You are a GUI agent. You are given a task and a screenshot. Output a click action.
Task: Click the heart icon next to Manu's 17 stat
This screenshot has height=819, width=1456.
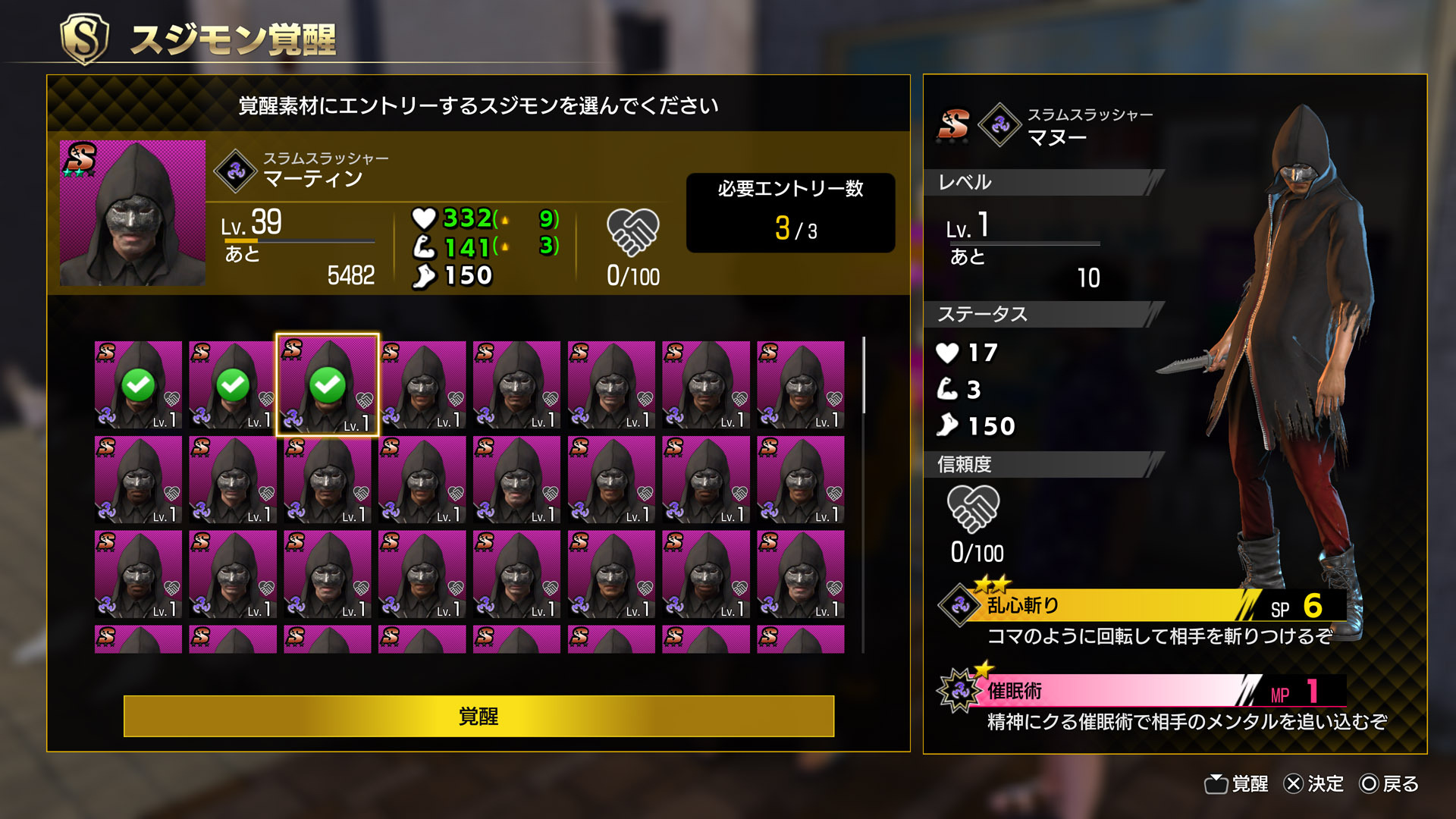[946, 353]
